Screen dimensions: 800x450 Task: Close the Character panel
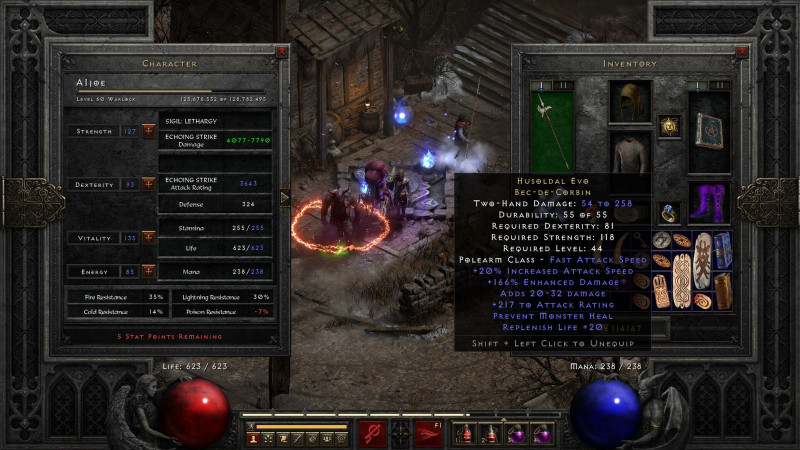(x=281, y=52)
